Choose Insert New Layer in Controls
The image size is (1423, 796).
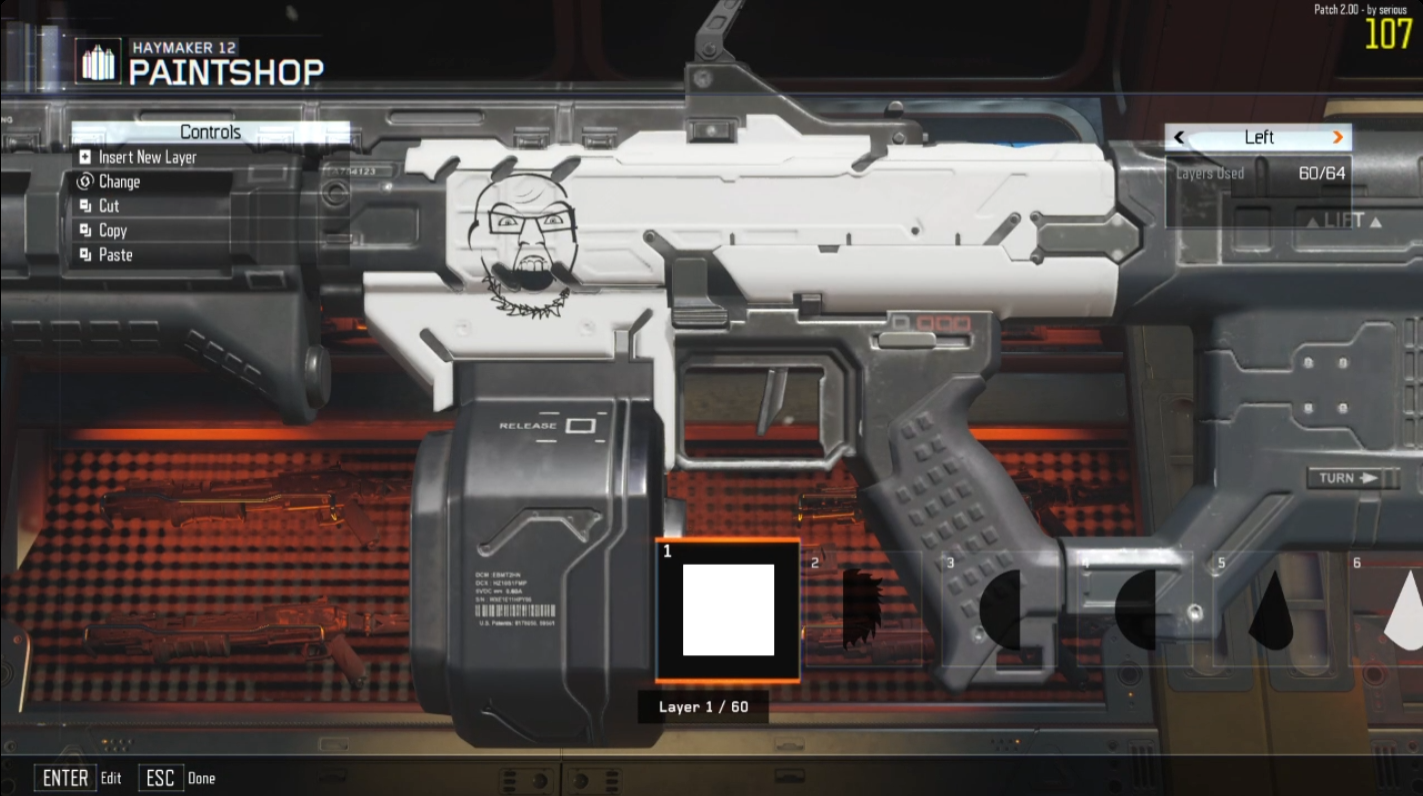147,157
